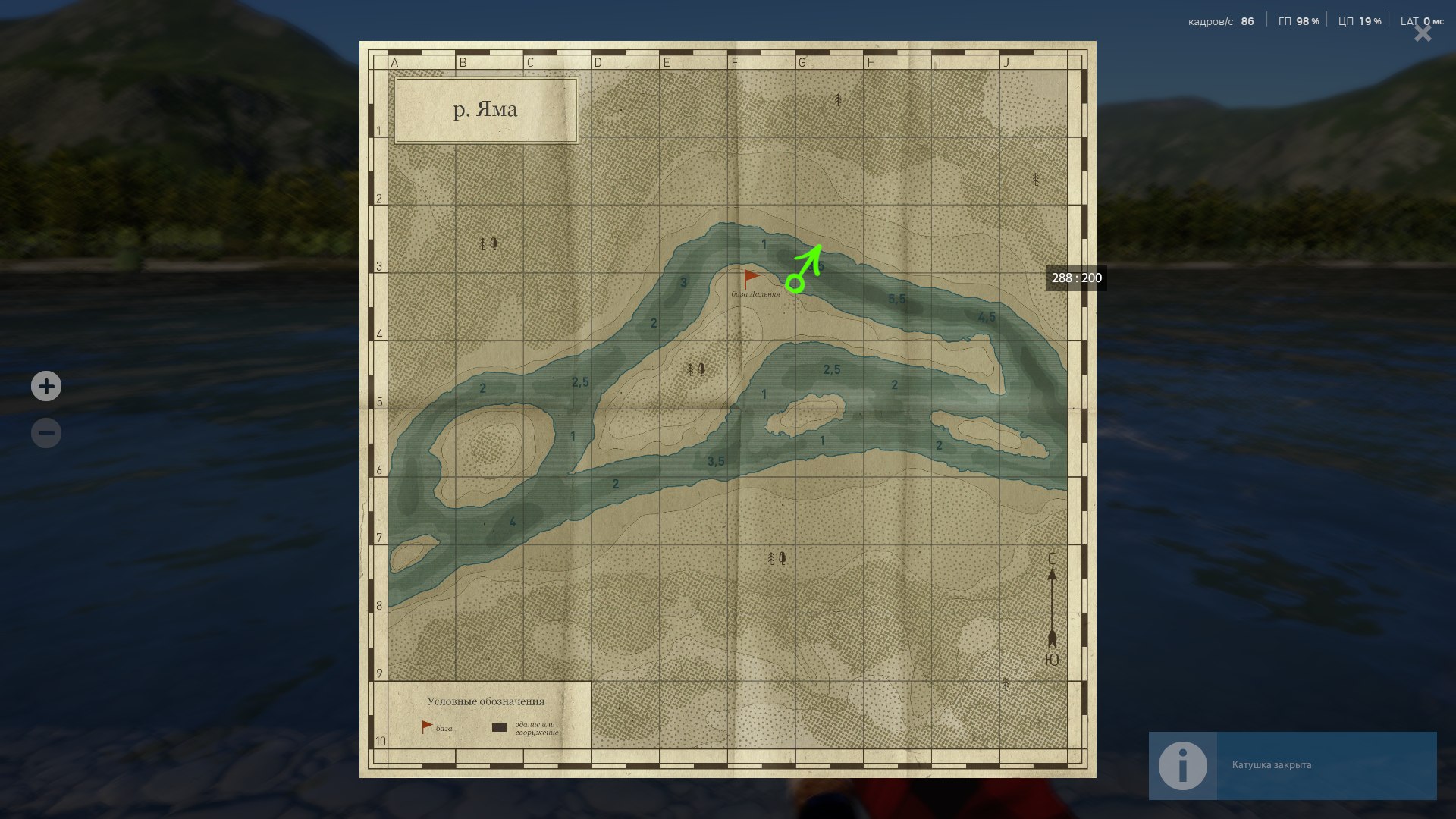Close the map with the X button

pos(1421,33)
